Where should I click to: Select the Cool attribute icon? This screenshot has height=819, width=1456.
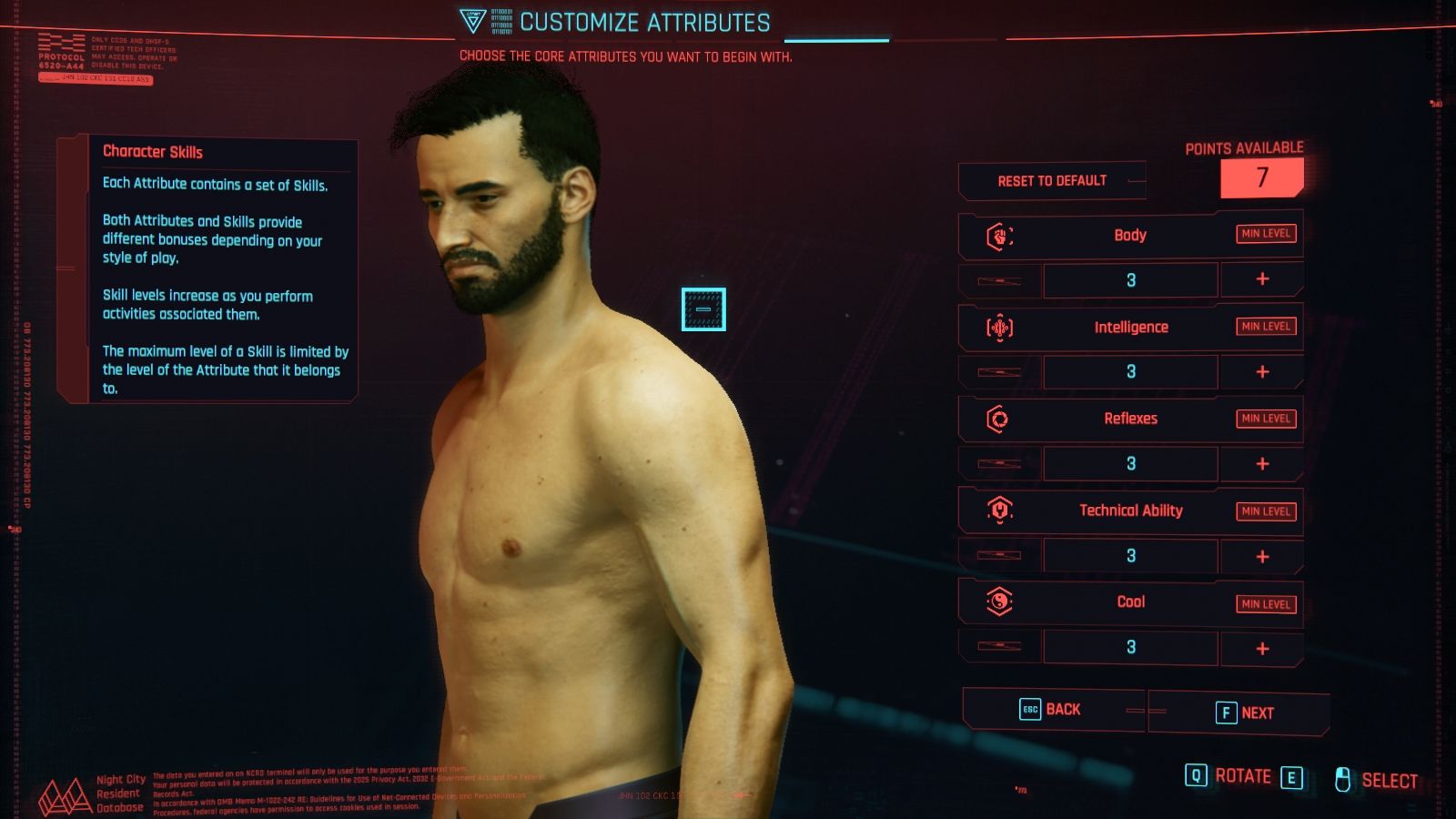[x=1000, y=602]
